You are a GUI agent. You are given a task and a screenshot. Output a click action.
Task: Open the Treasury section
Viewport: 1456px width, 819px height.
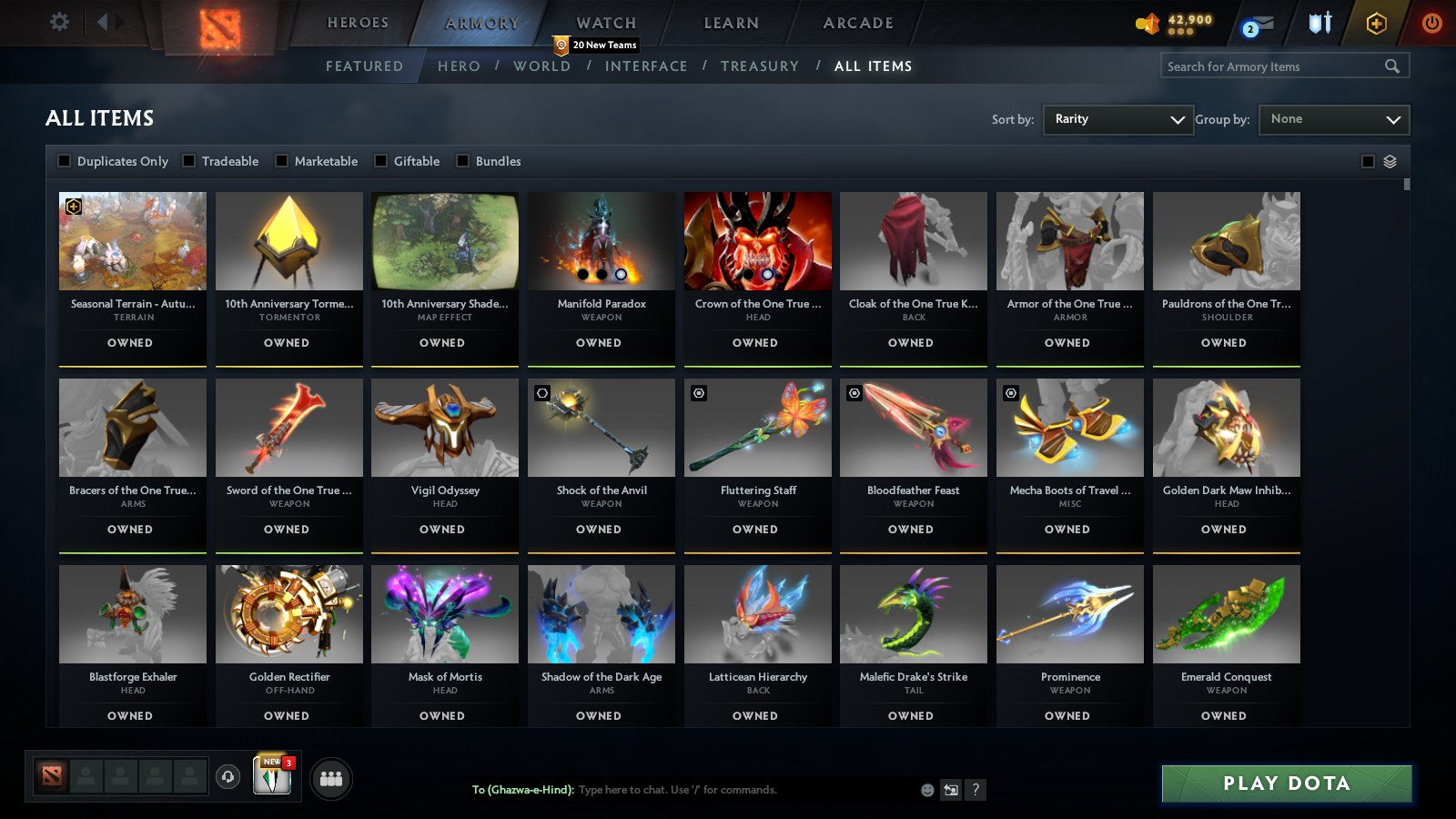click(761, 66)
